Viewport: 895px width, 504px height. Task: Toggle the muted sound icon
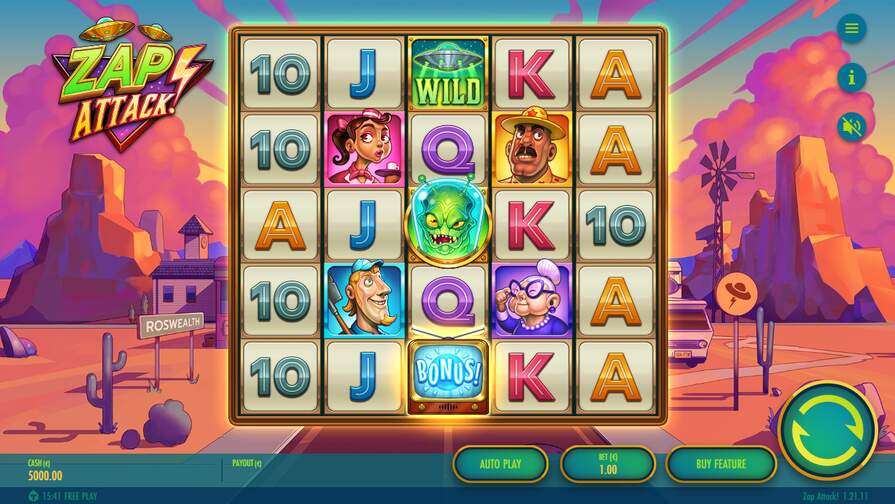(851, 126)
